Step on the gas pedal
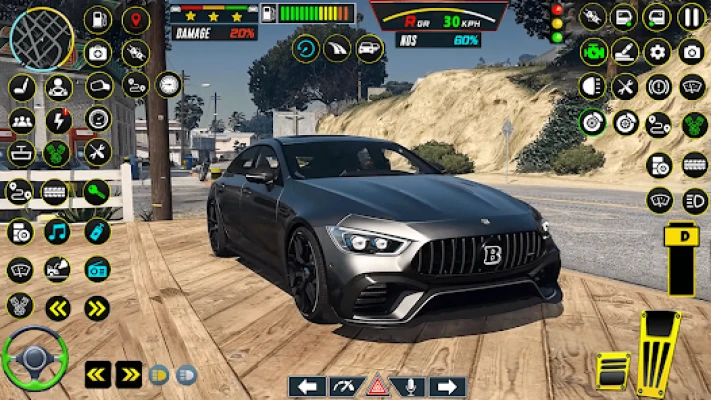The width and height of the screenshot is (711, 400). point(659,354)
